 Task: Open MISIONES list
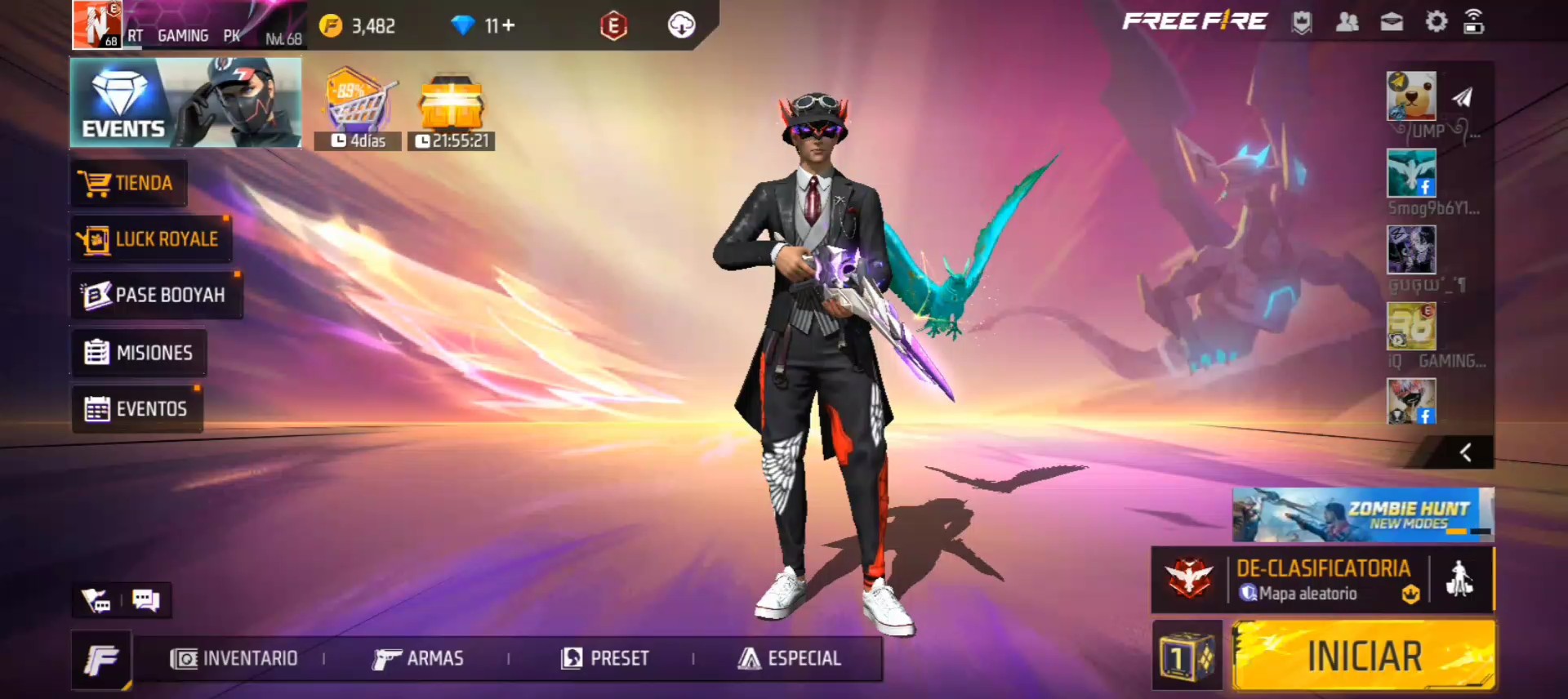(139, 353)
